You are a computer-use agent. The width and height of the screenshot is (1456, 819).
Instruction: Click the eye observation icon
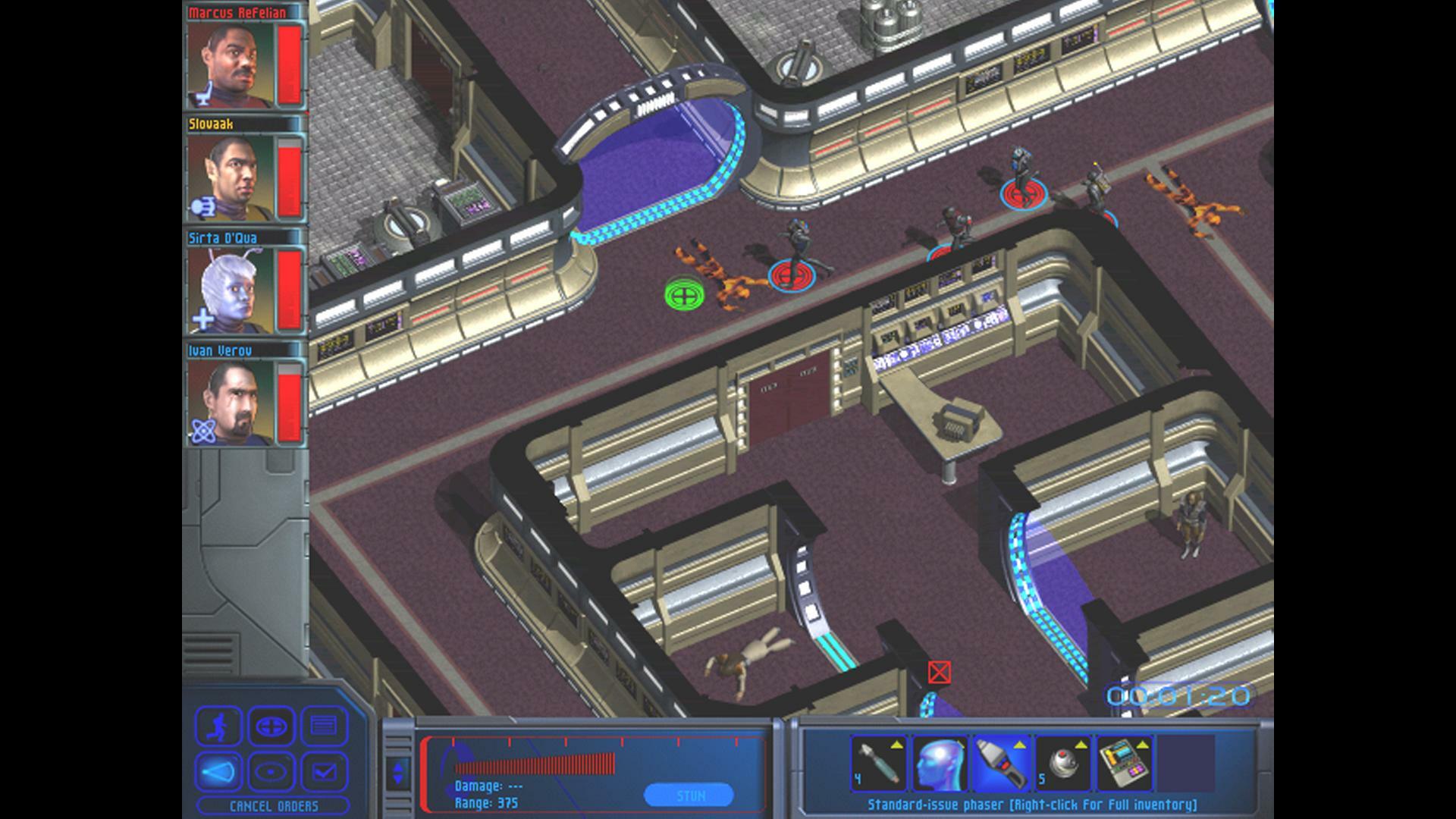pyautogui.click(x=271, y=771)
